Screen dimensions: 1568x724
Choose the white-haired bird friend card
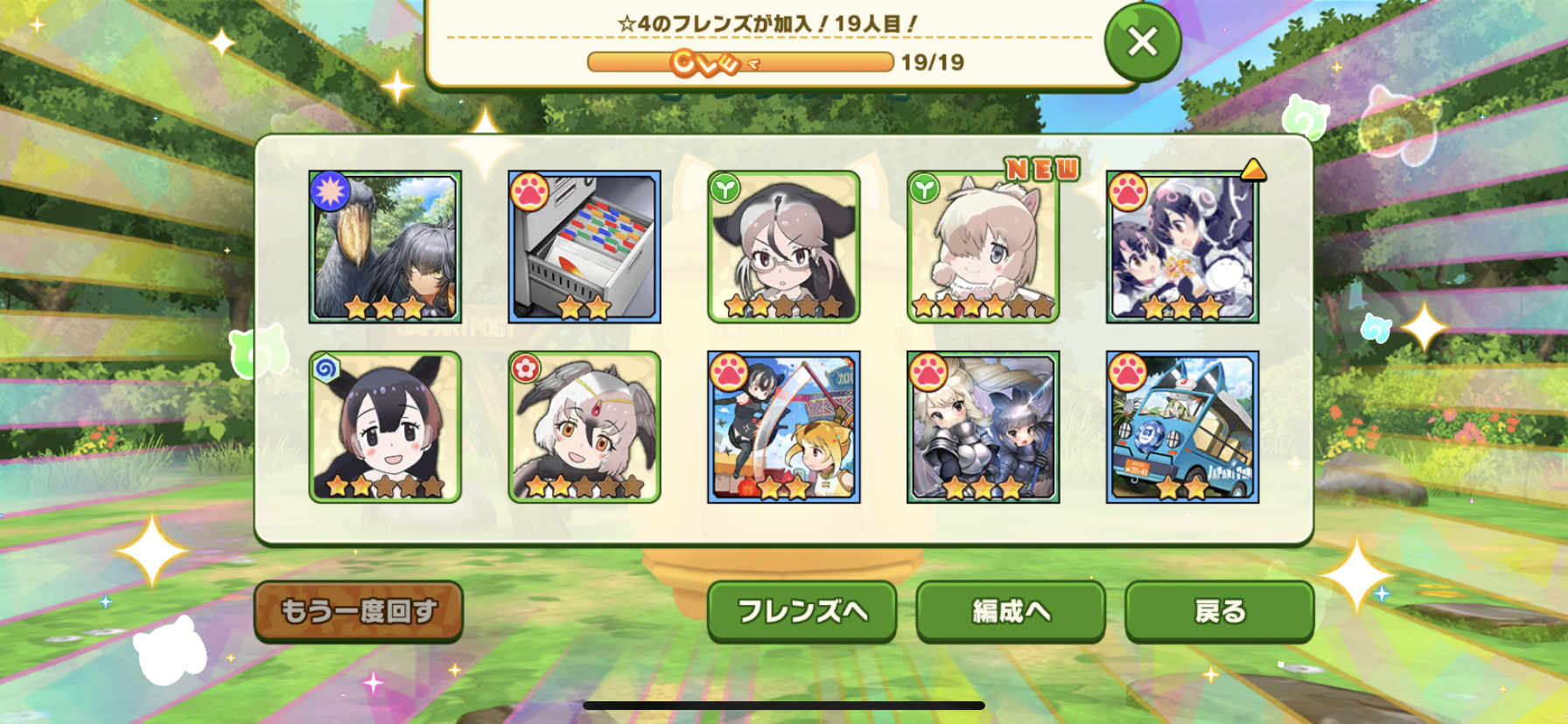584,427
